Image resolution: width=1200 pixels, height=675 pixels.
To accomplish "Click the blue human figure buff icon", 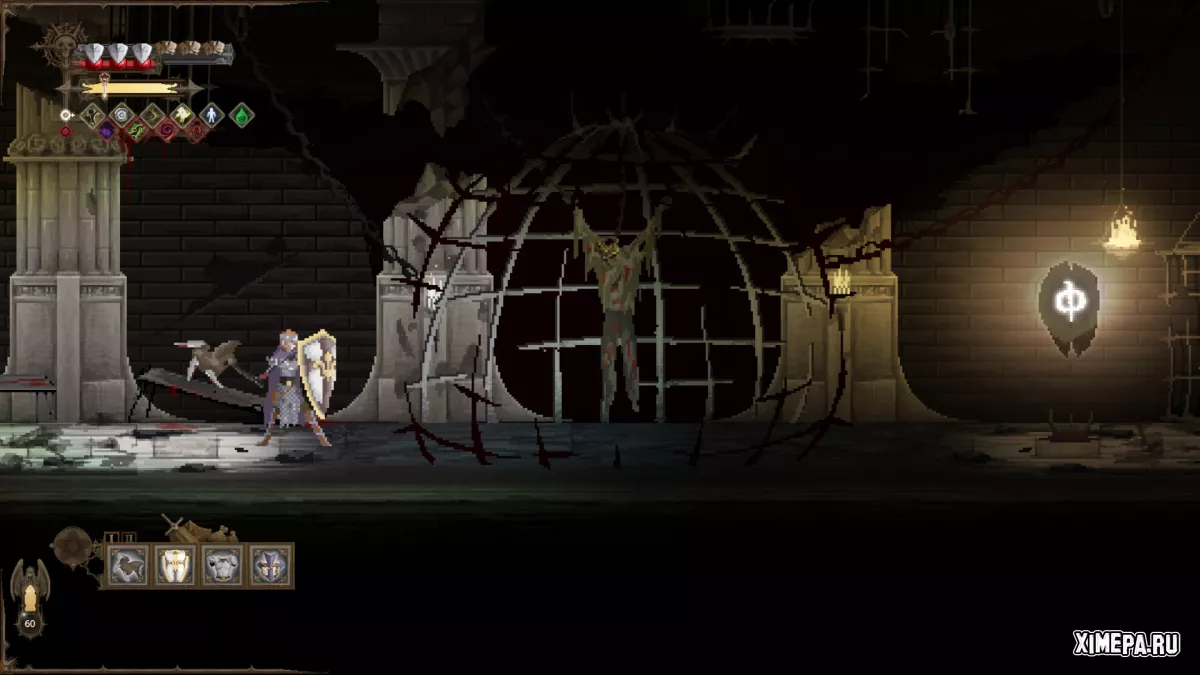I will (x=212, y=115).
